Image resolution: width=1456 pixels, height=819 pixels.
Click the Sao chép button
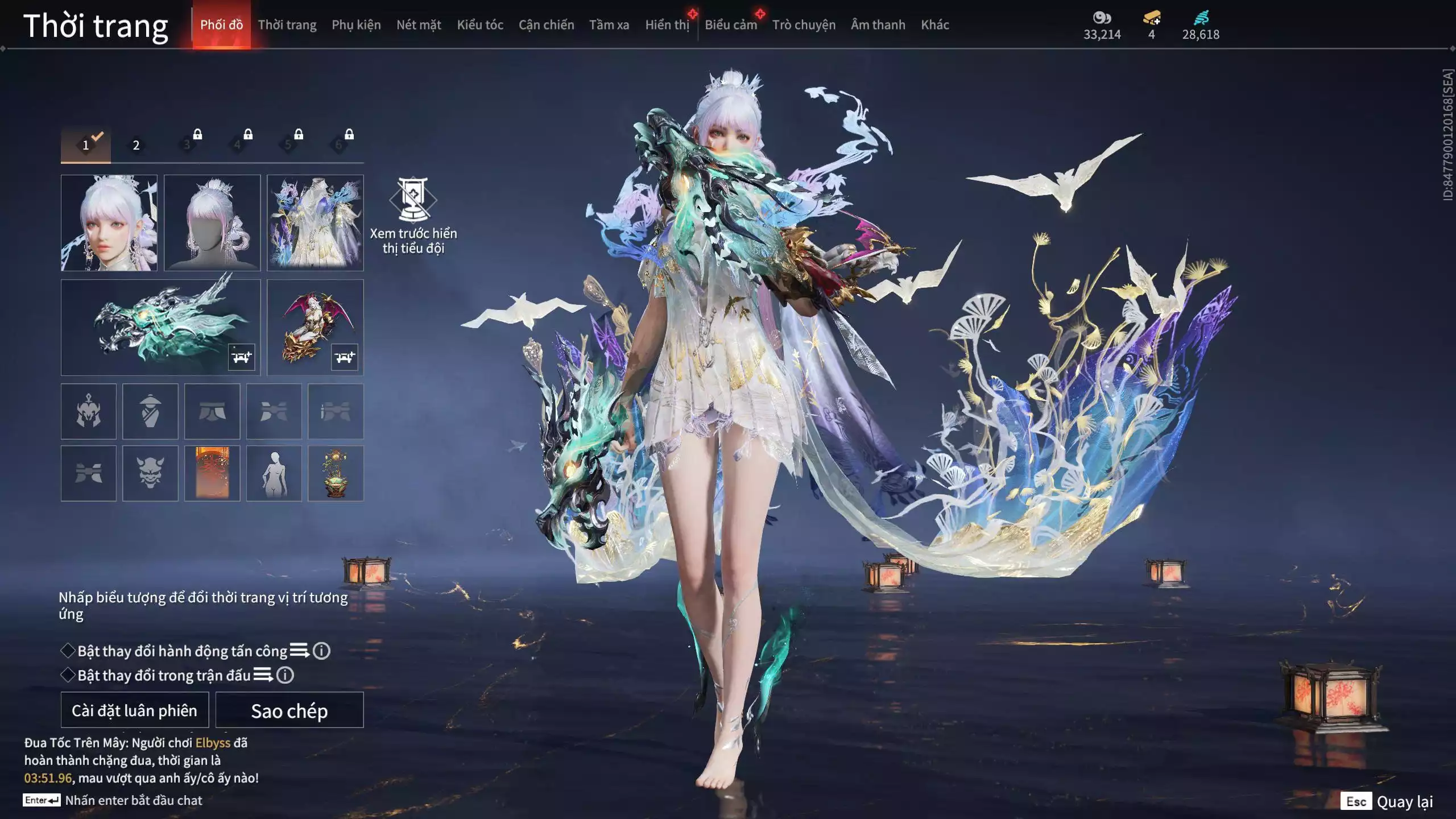(x=289, y=710)
